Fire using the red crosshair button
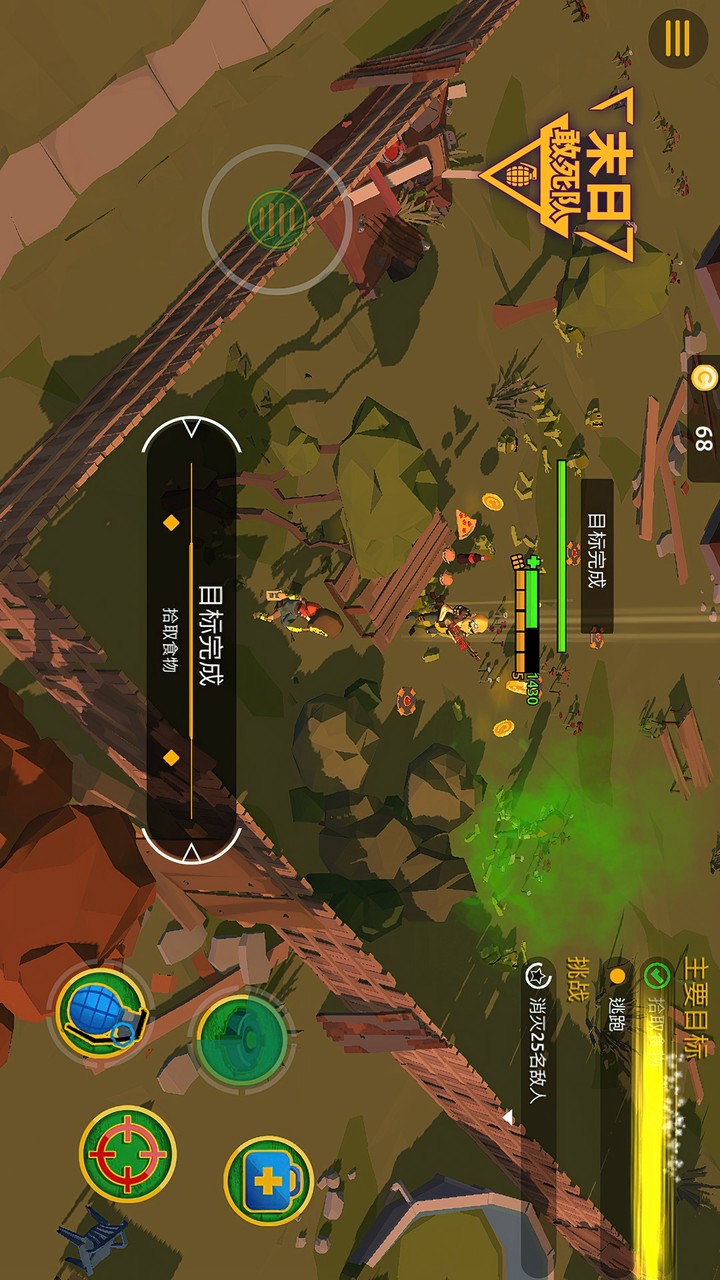The width and height of the screenshot is (720, 1280). coord(127,1153)
